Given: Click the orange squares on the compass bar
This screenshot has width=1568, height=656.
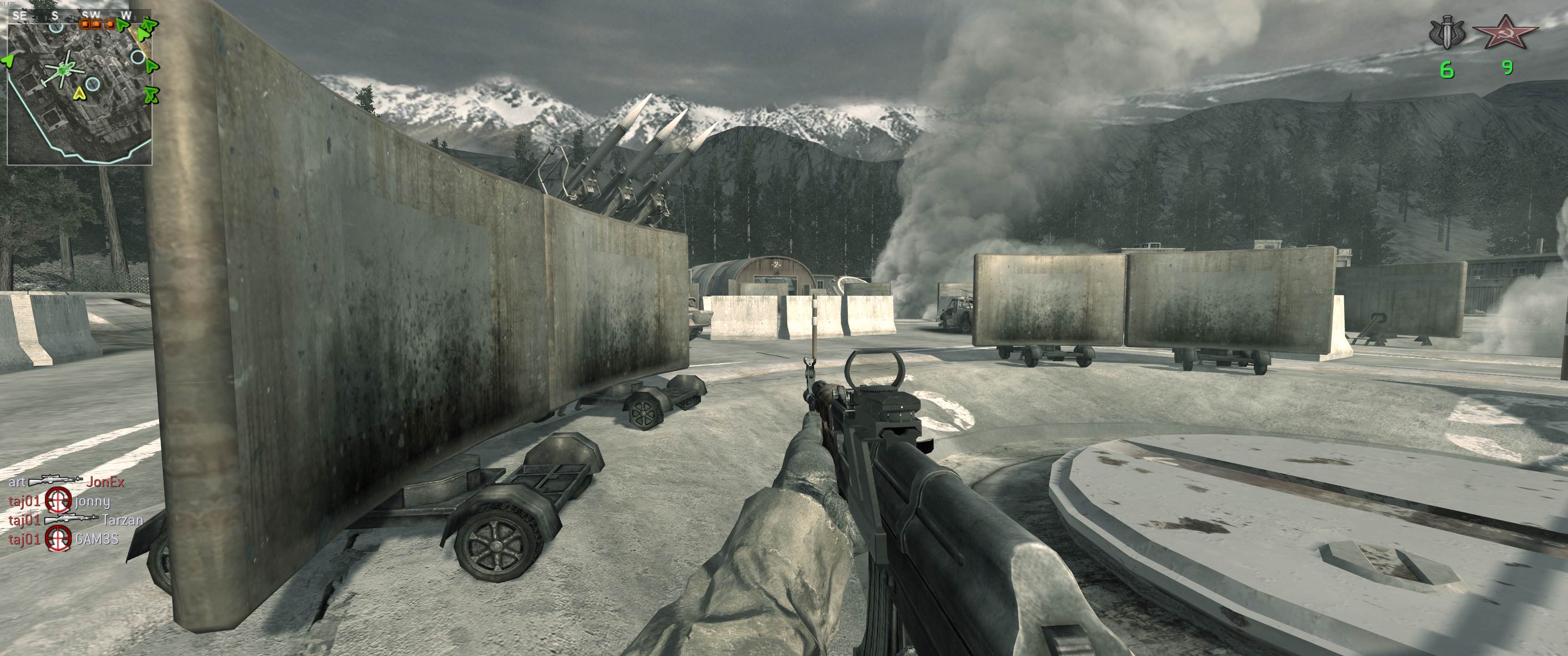Looking at the screenshot, I should click(x=98, y=24).
